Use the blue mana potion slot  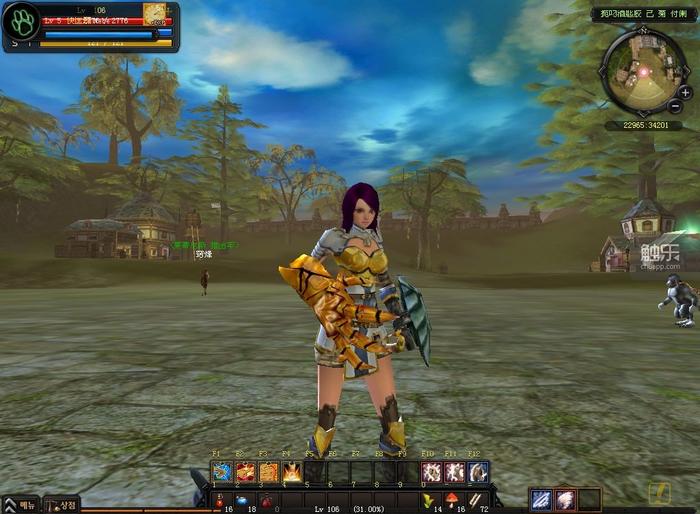pos(244,500)
